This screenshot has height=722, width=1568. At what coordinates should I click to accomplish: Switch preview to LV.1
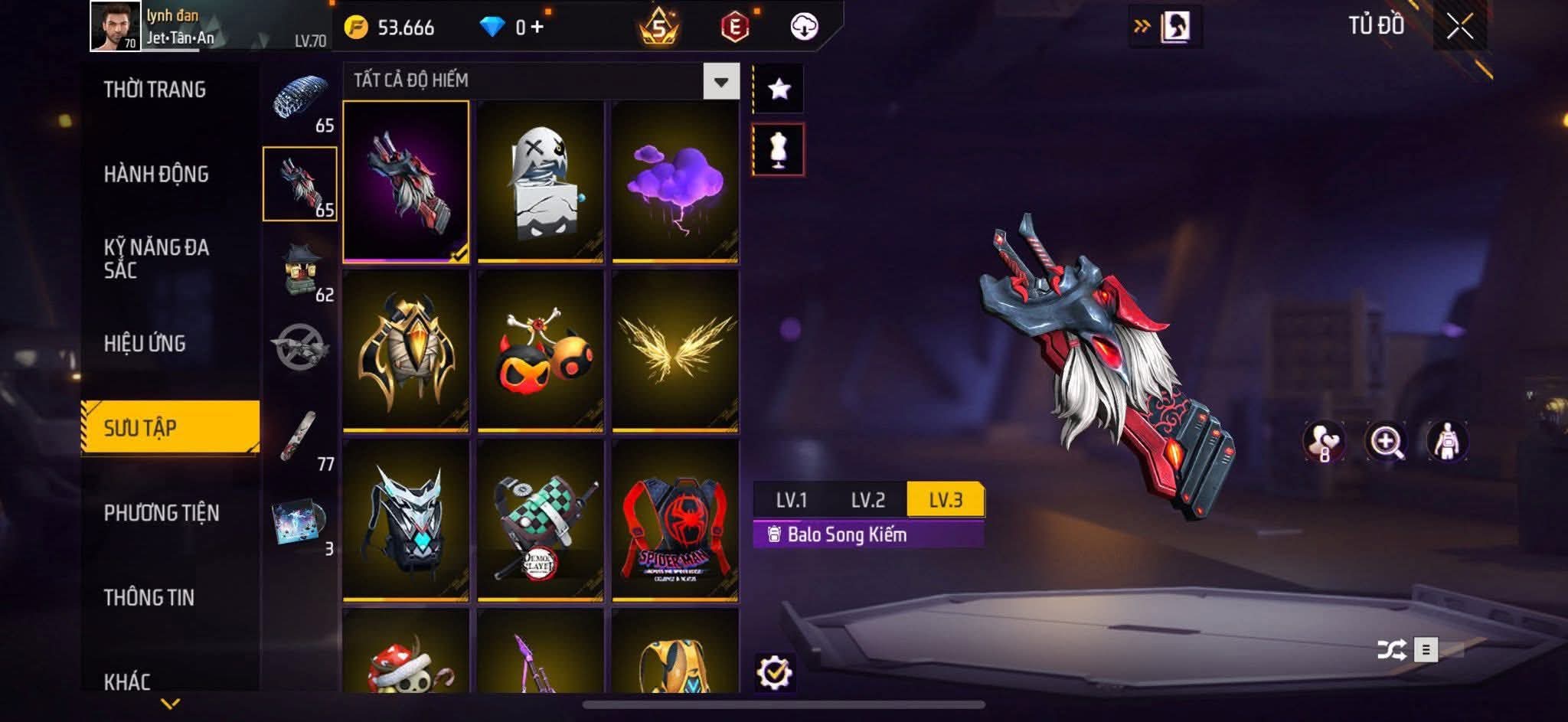click(791, 500)
